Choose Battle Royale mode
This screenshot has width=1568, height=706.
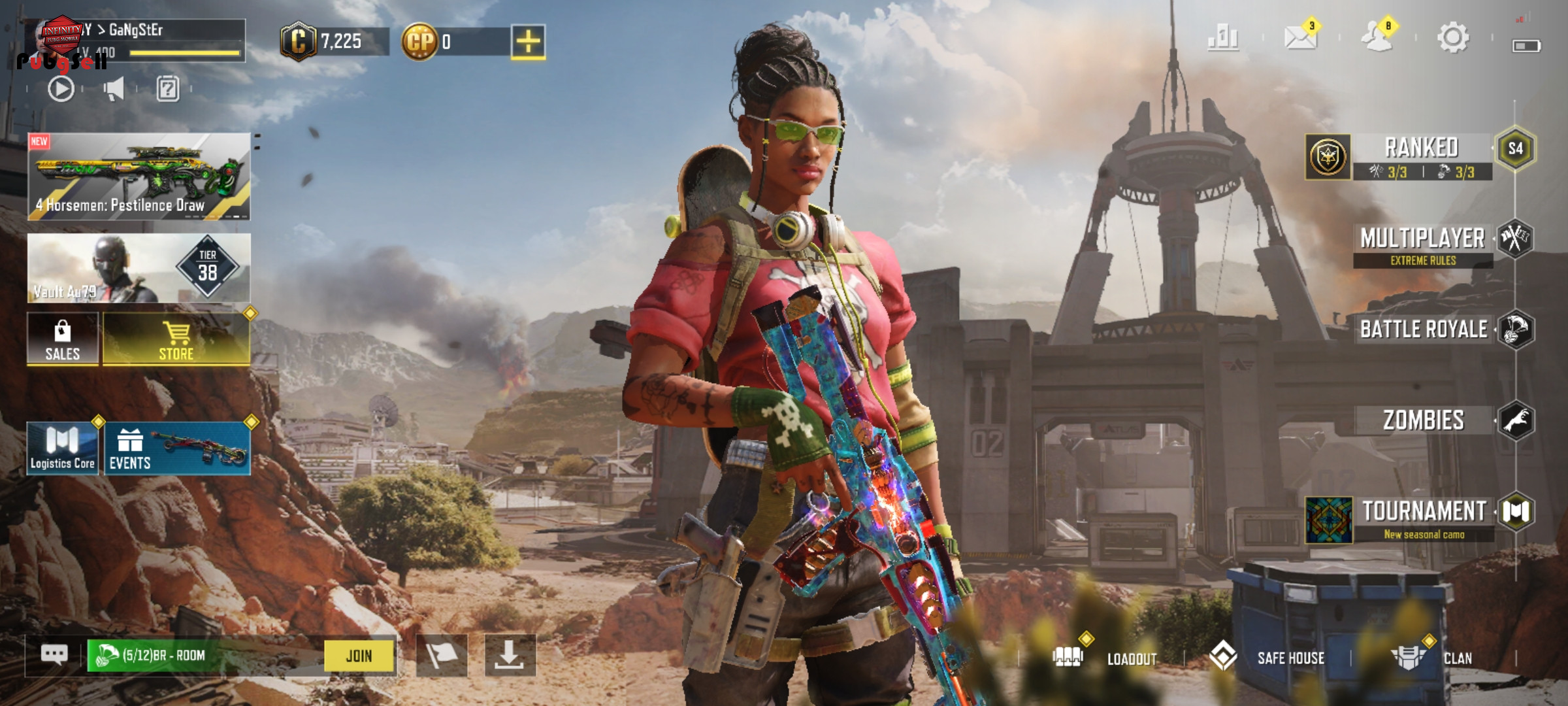click(x=1424, y=329)
